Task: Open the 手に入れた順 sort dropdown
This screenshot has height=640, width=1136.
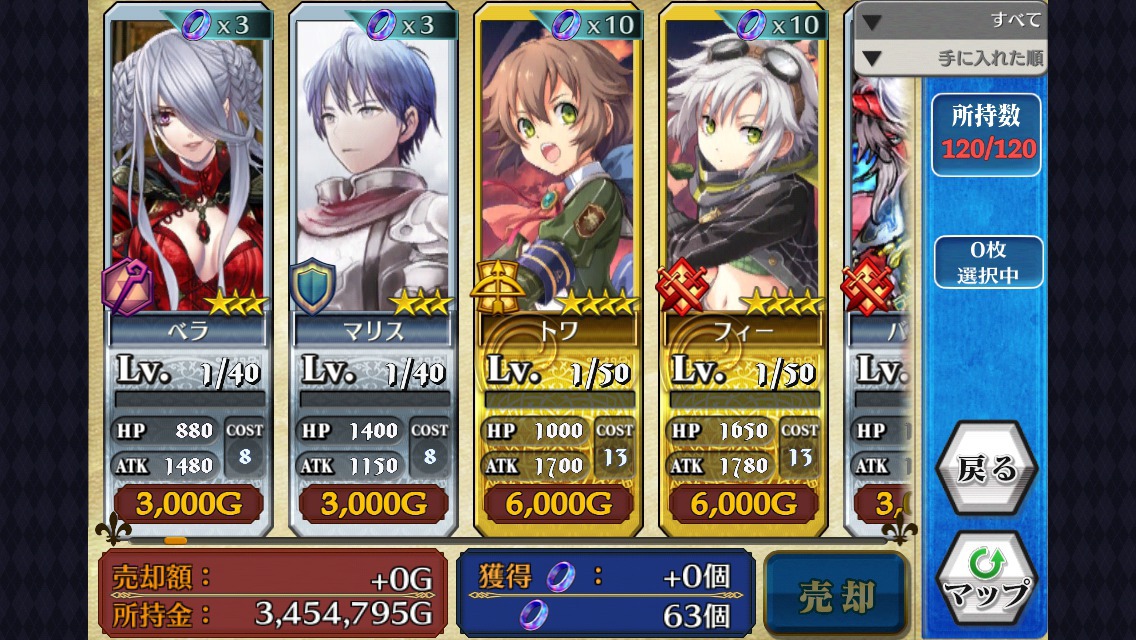Action: click(x=950, y=58)
